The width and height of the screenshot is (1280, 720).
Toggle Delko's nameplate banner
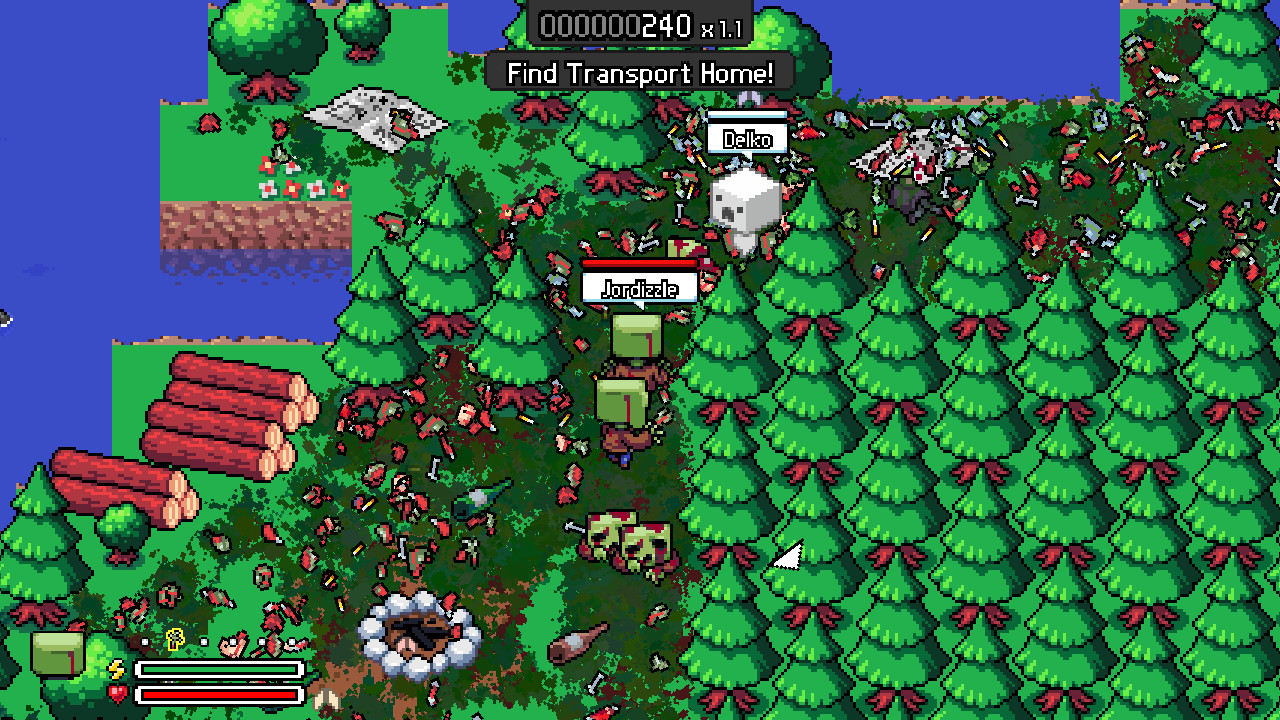747,140
